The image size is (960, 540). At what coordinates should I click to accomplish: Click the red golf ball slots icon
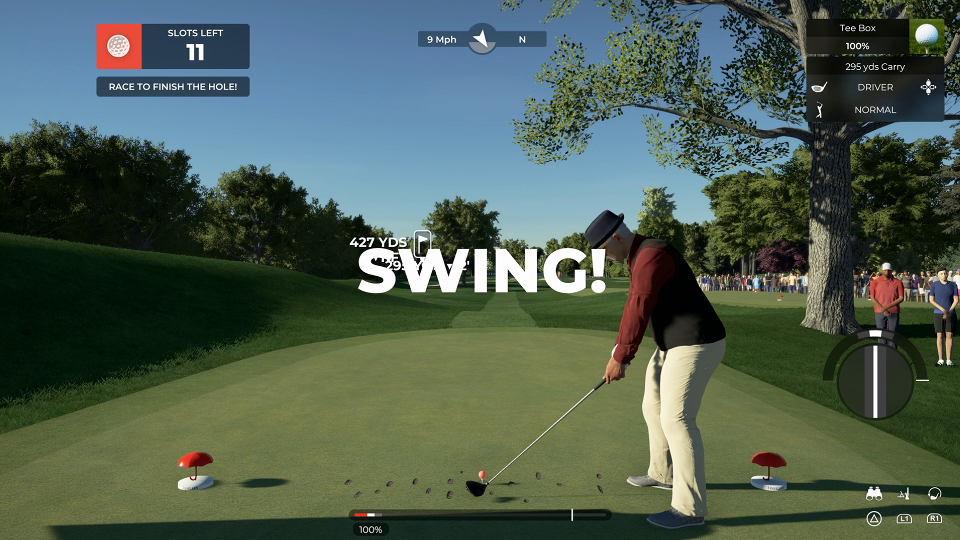(119, 46)
